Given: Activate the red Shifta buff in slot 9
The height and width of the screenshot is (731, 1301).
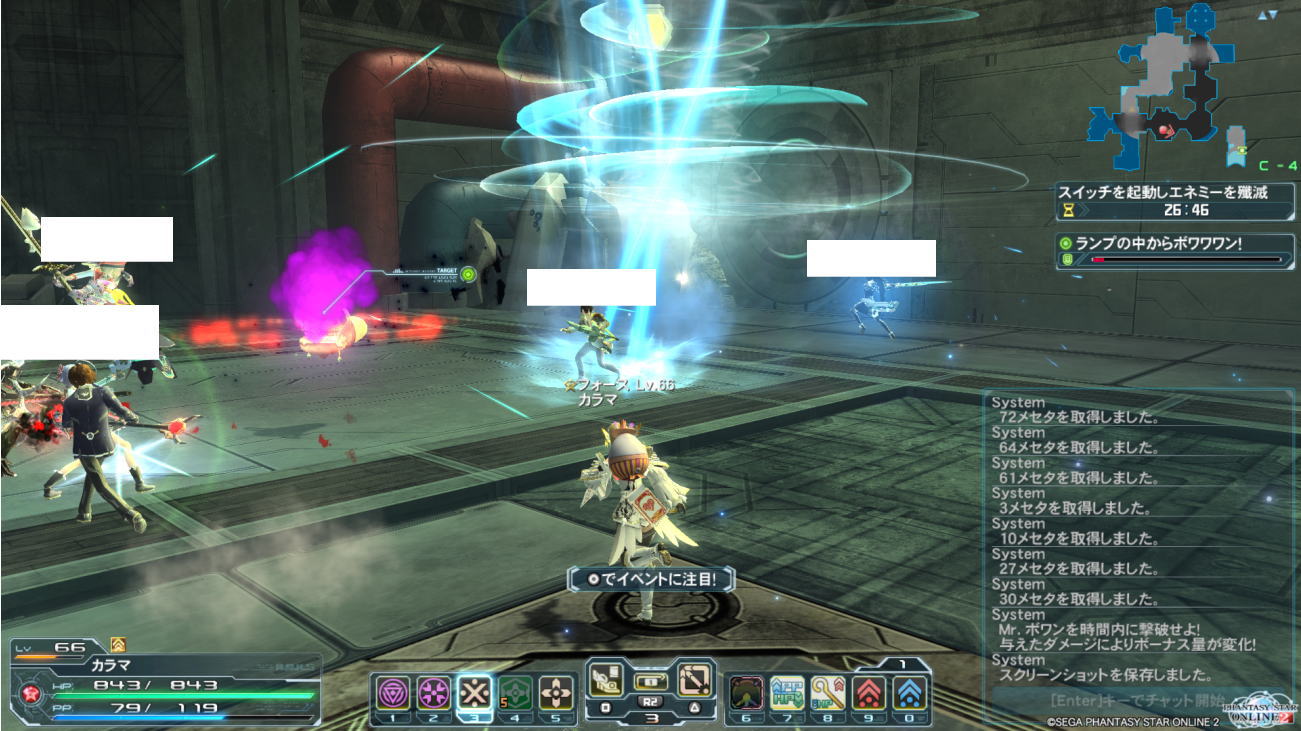Looking at the screenshot, I should tap(870, 693).
